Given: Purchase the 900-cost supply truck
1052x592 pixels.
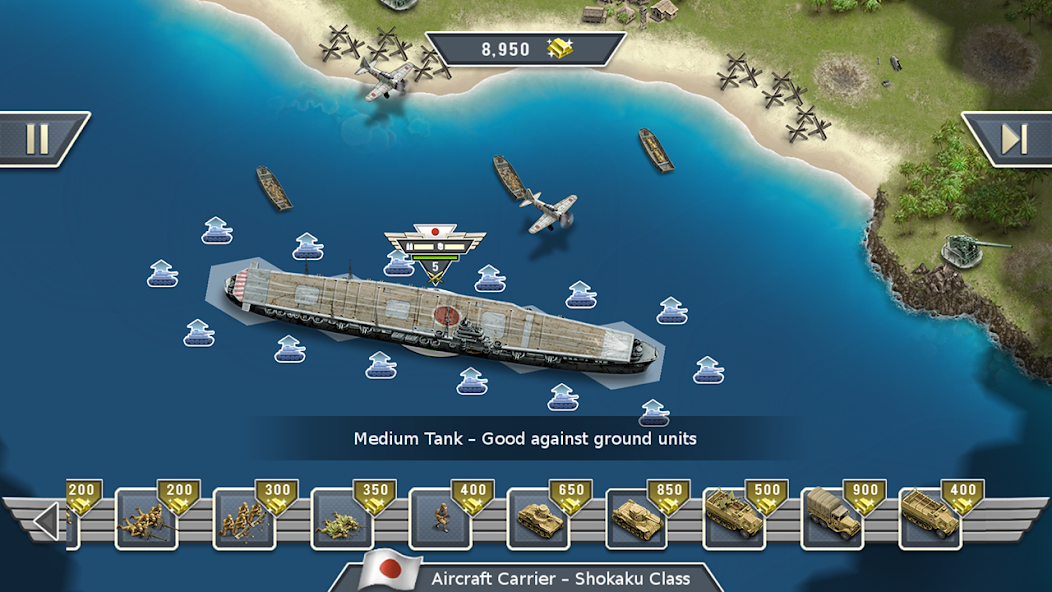Looking at the screenshot, I should click(833, 518).
